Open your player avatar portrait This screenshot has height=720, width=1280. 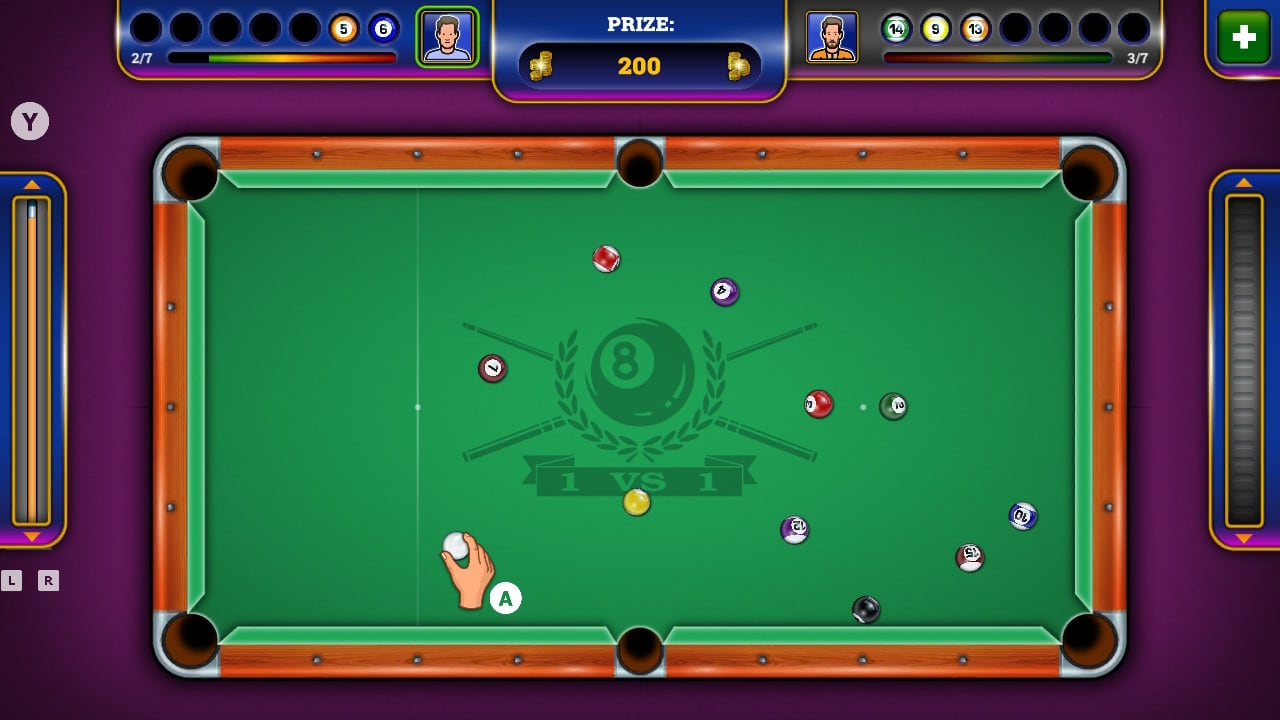448,37
